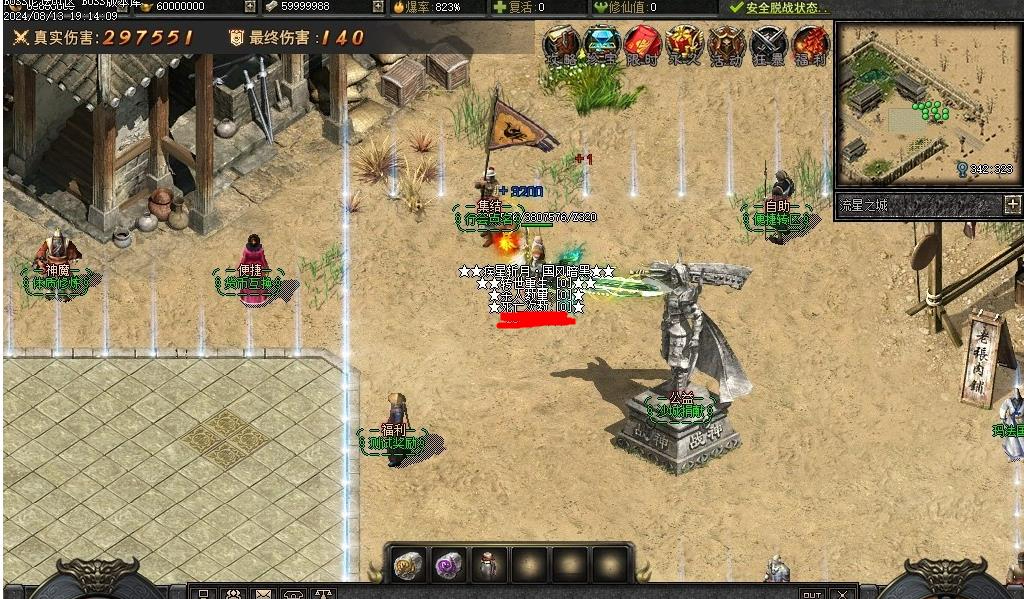The image size is (1024, 599).
Task: Click the X button beside OUT
Action: tap(843, 594)
